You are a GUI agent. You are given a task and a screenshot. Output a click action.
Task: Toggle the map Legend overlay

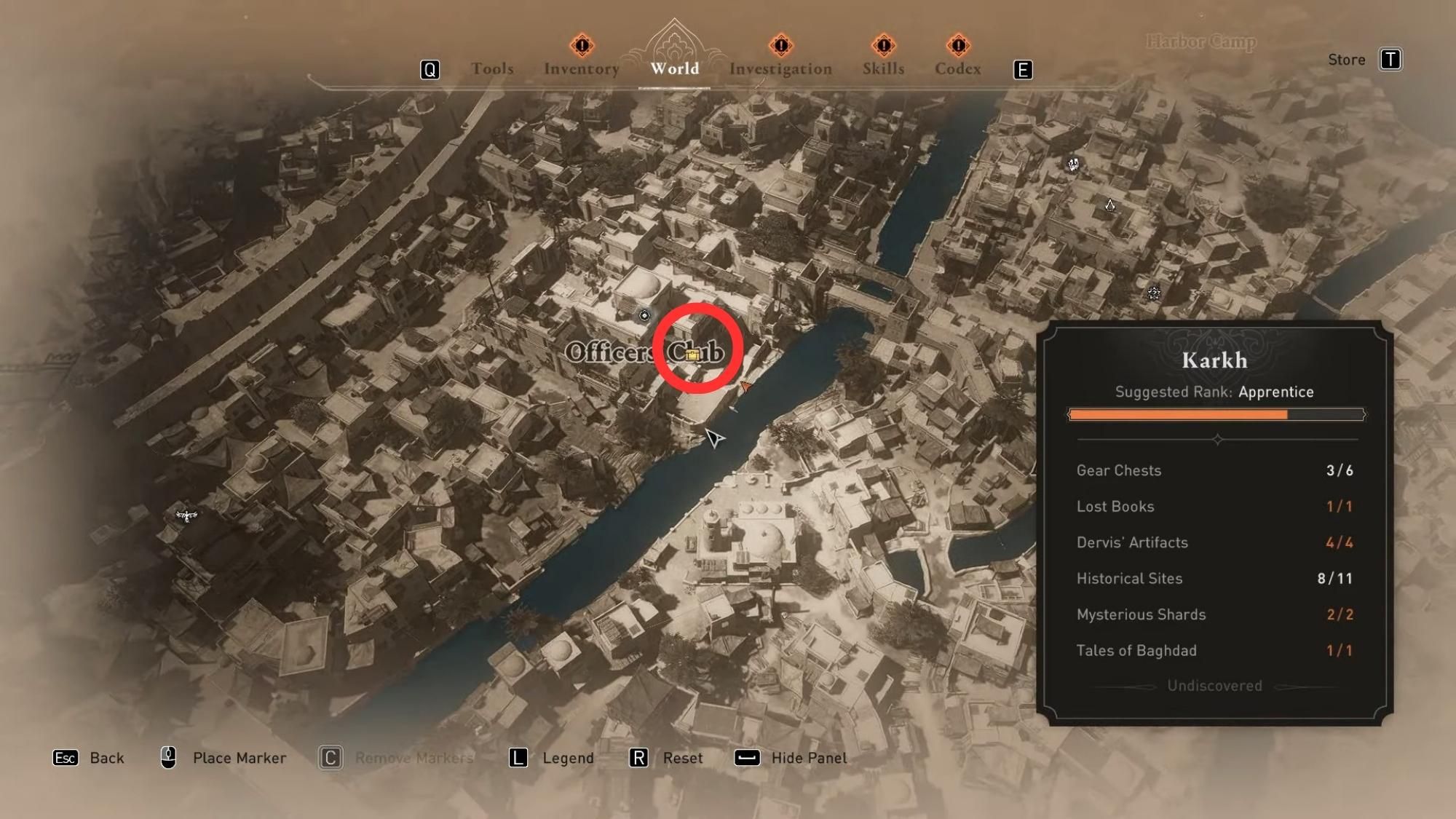[x=567, y=758]
